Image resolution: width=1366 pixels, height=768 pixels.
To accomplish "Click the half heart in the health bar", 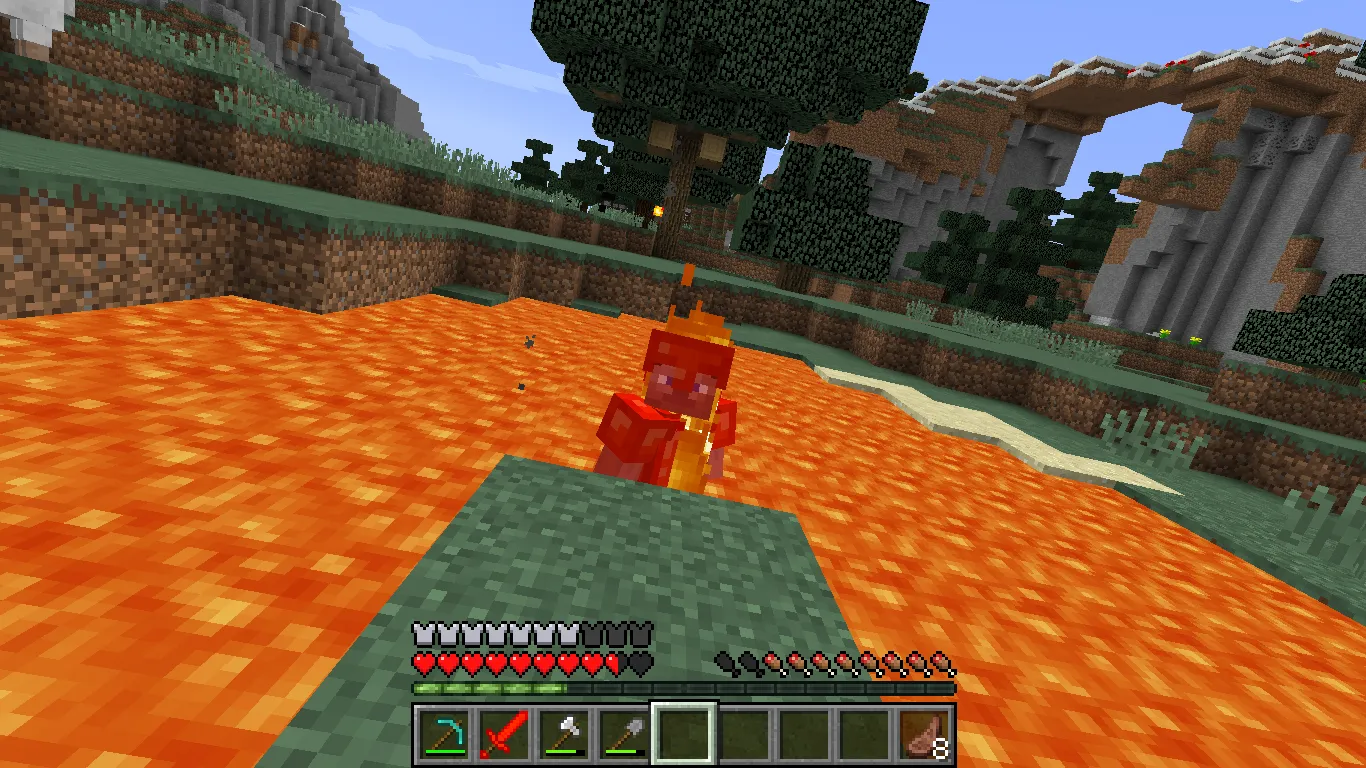I will [611, 662].
